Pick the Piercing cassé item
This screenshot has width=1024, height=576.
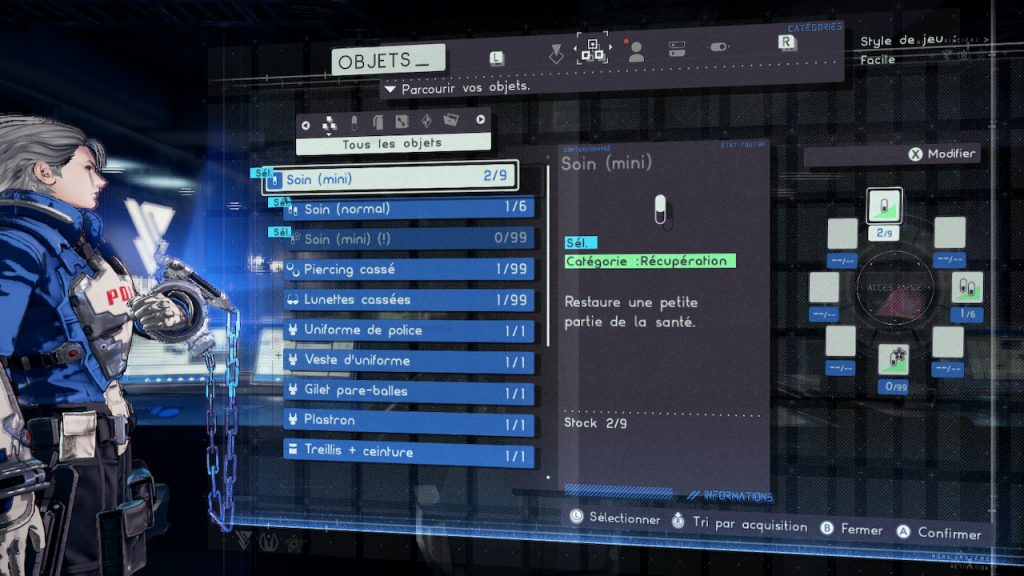[x=407, y=269]
